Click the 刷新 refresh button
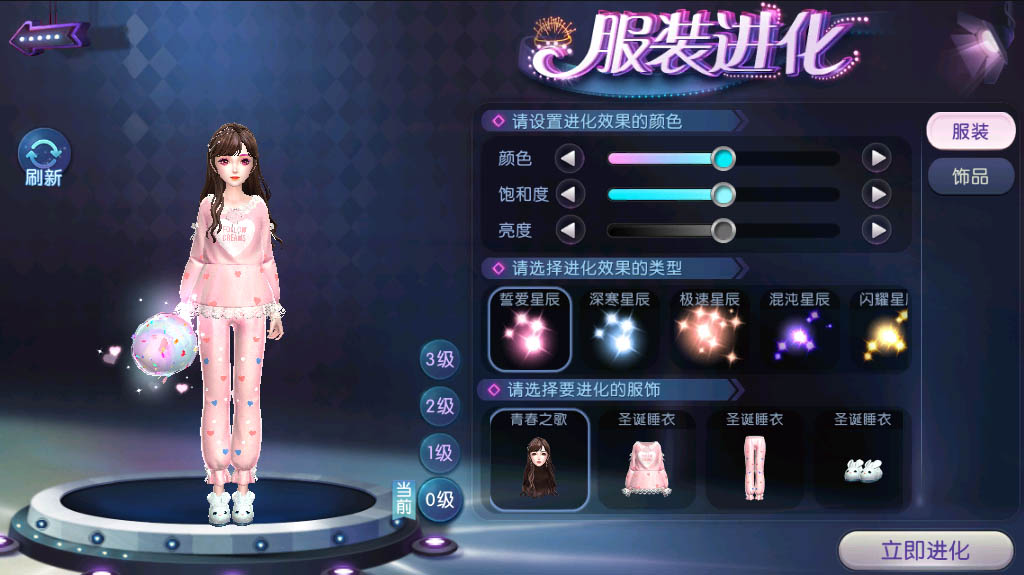 (x=44, y=157)
